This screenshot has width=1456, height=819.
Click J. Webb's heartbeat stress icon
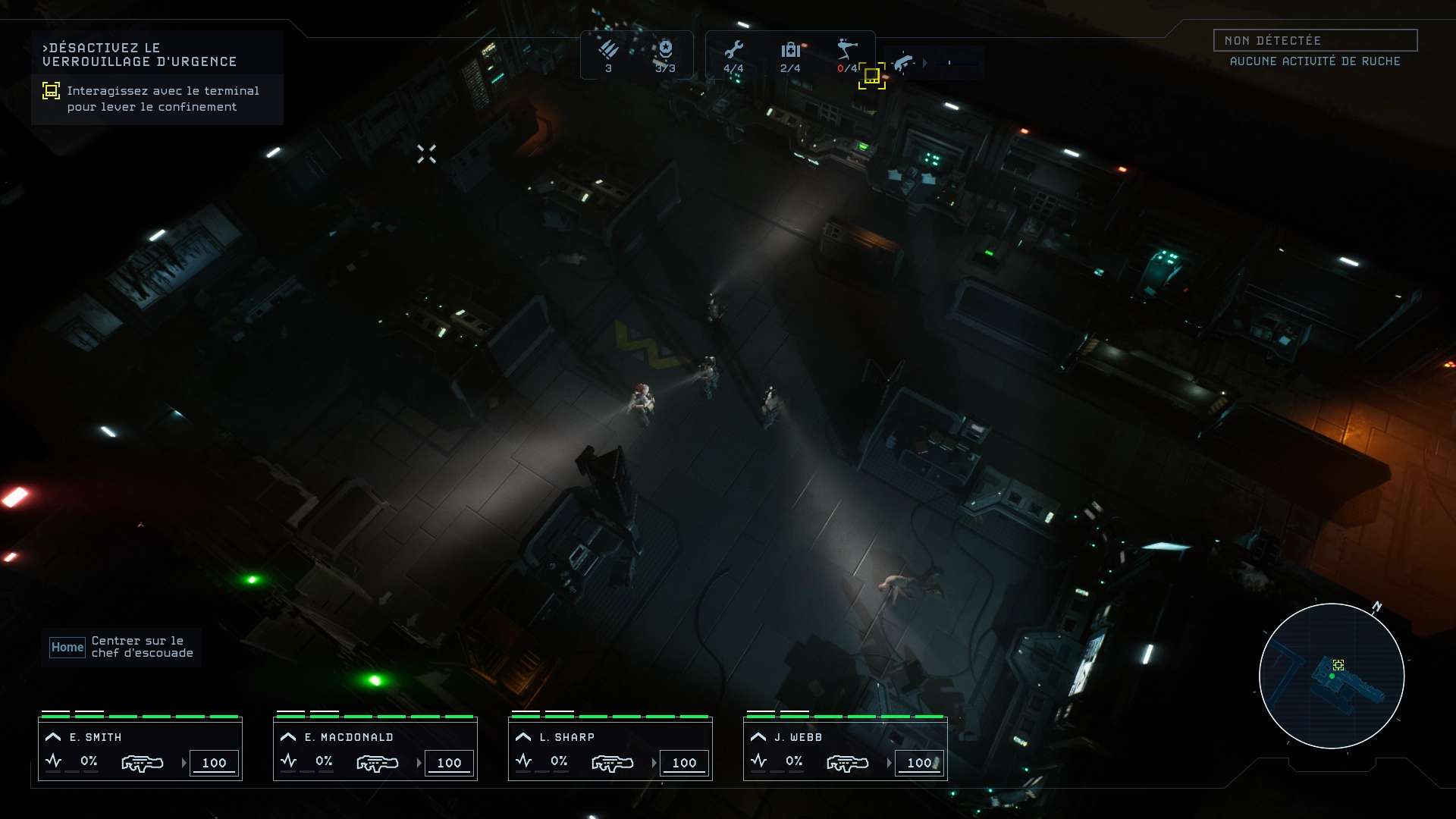(x=759, y=762)
